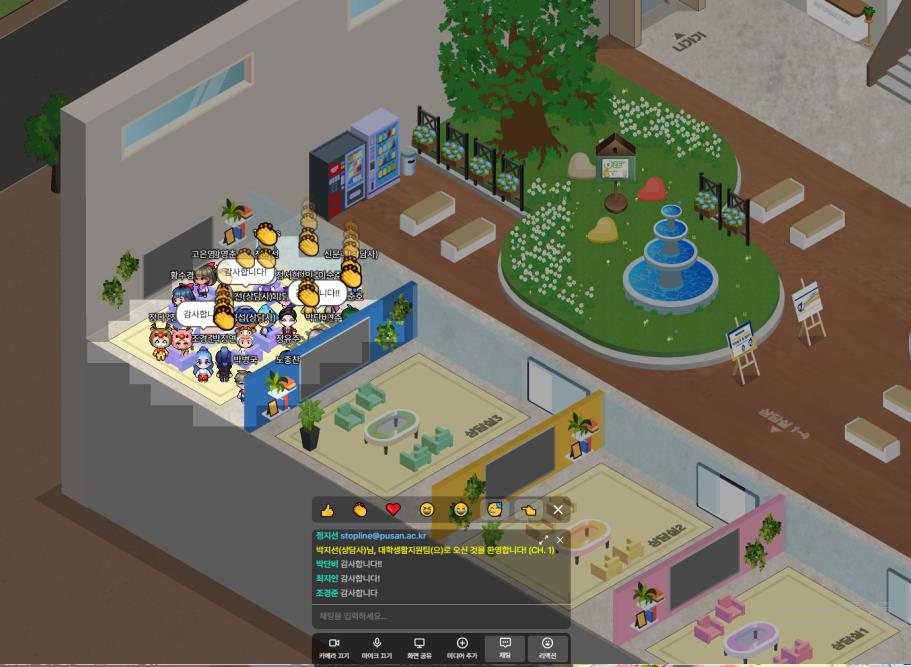
Task: Turn off the camera (카메라 끄기)
Action: [x=335, y=647]
